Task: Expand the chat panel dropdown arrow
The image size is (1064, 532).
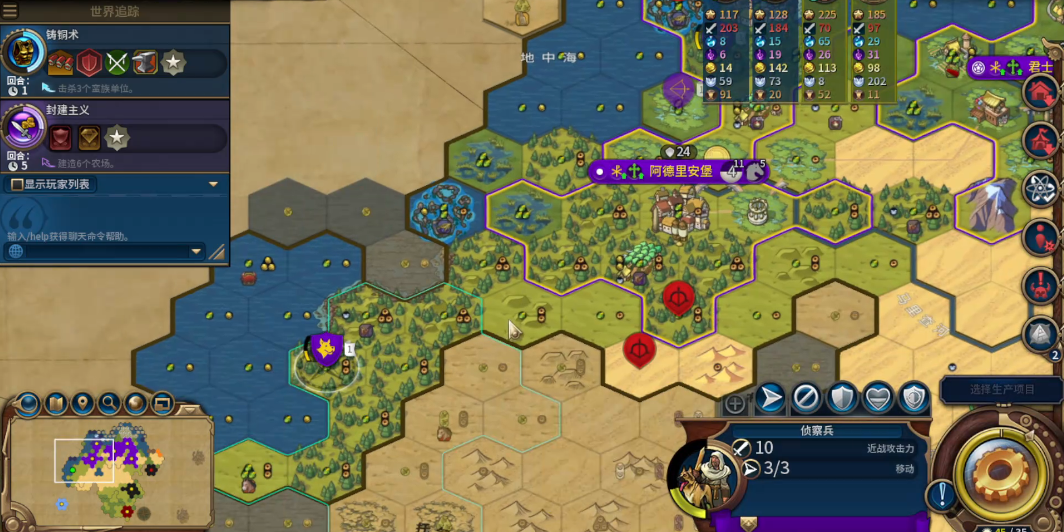Action: click(196, 251)
